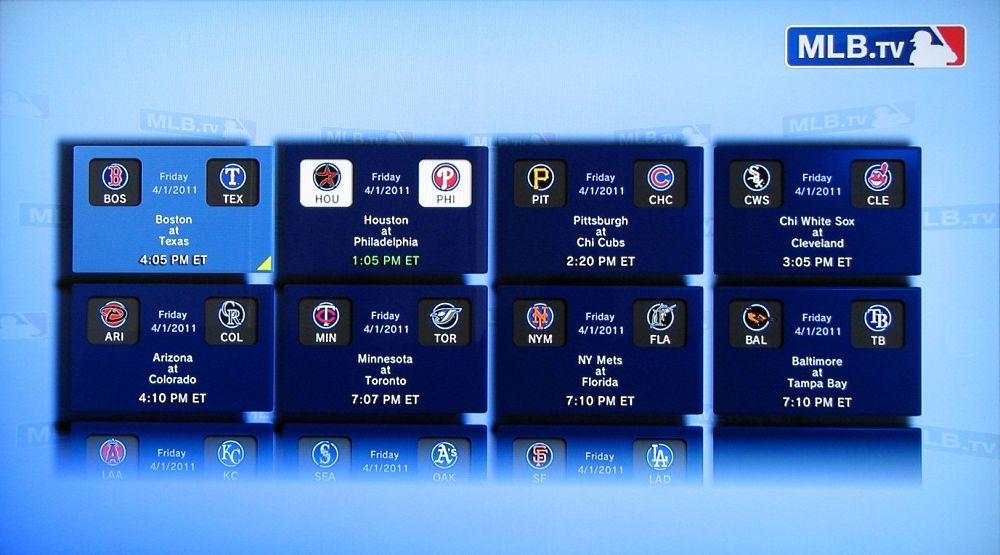The width and height of the screenshot is (1000, 555).
Task: Open the Houston at Philadelphia game
Action: tap(385, 210)
